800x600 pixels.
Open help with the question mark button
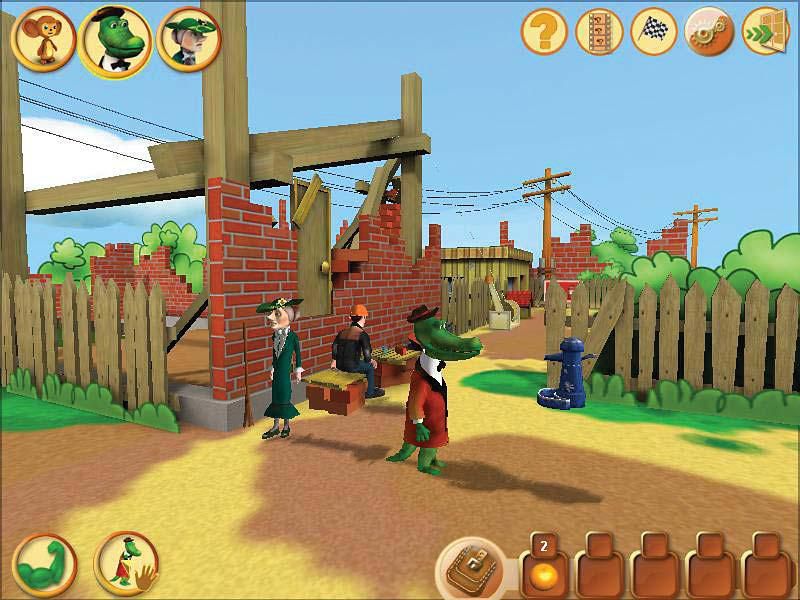click(x=544, y=33)
